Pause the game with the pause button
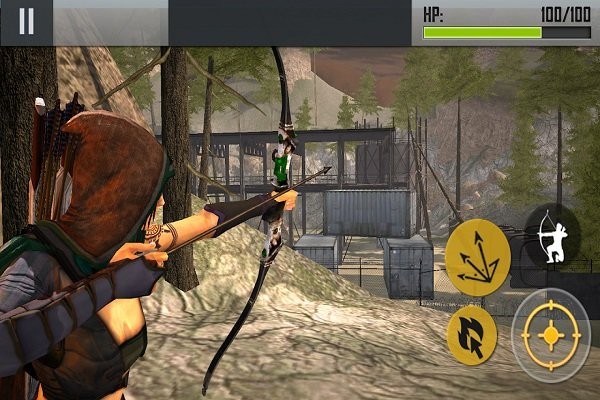600x400 pixels. [26, 22]
